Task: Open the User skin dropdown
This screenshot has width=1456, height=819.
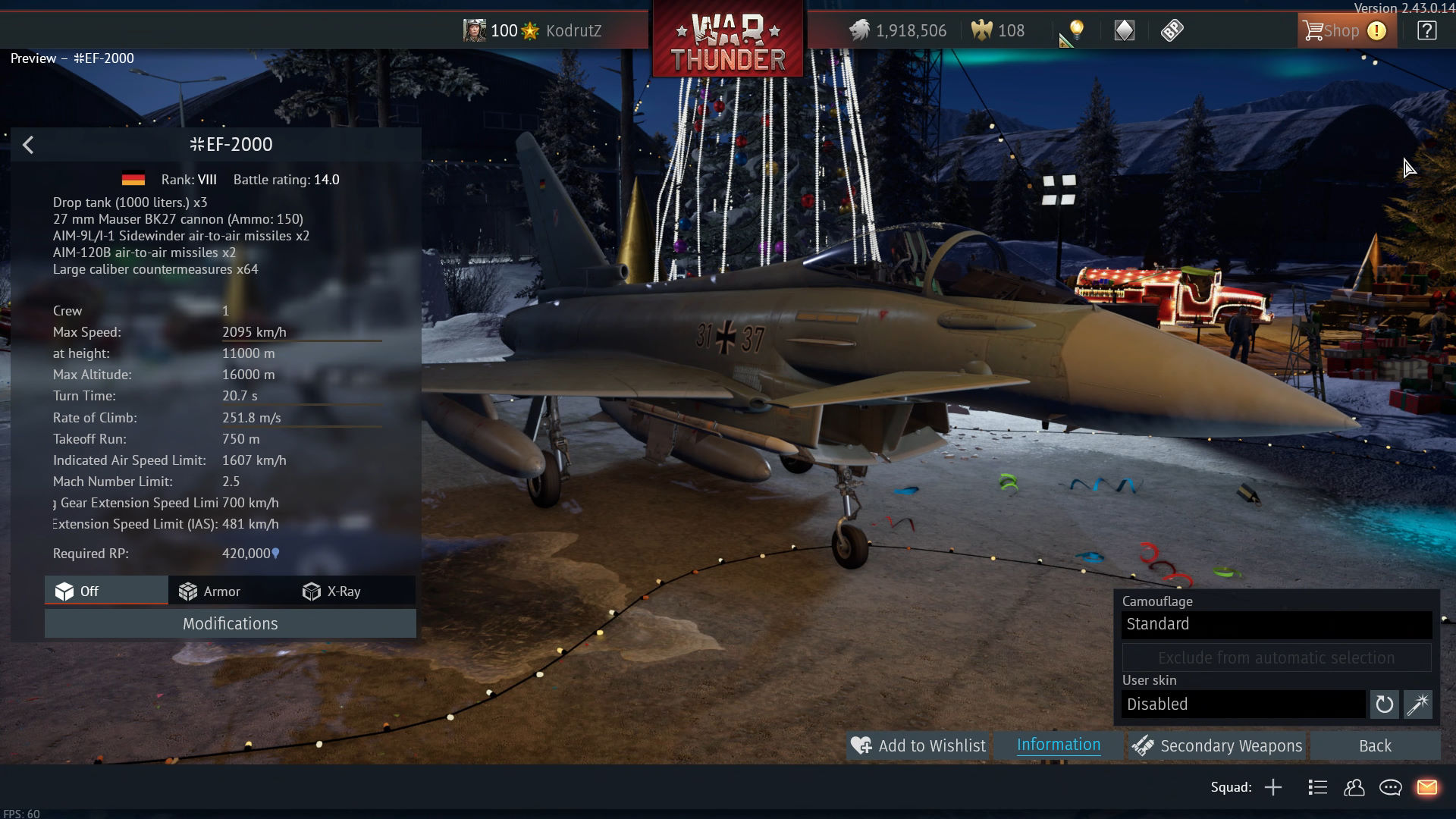Action: click(x=1243, y=704)
